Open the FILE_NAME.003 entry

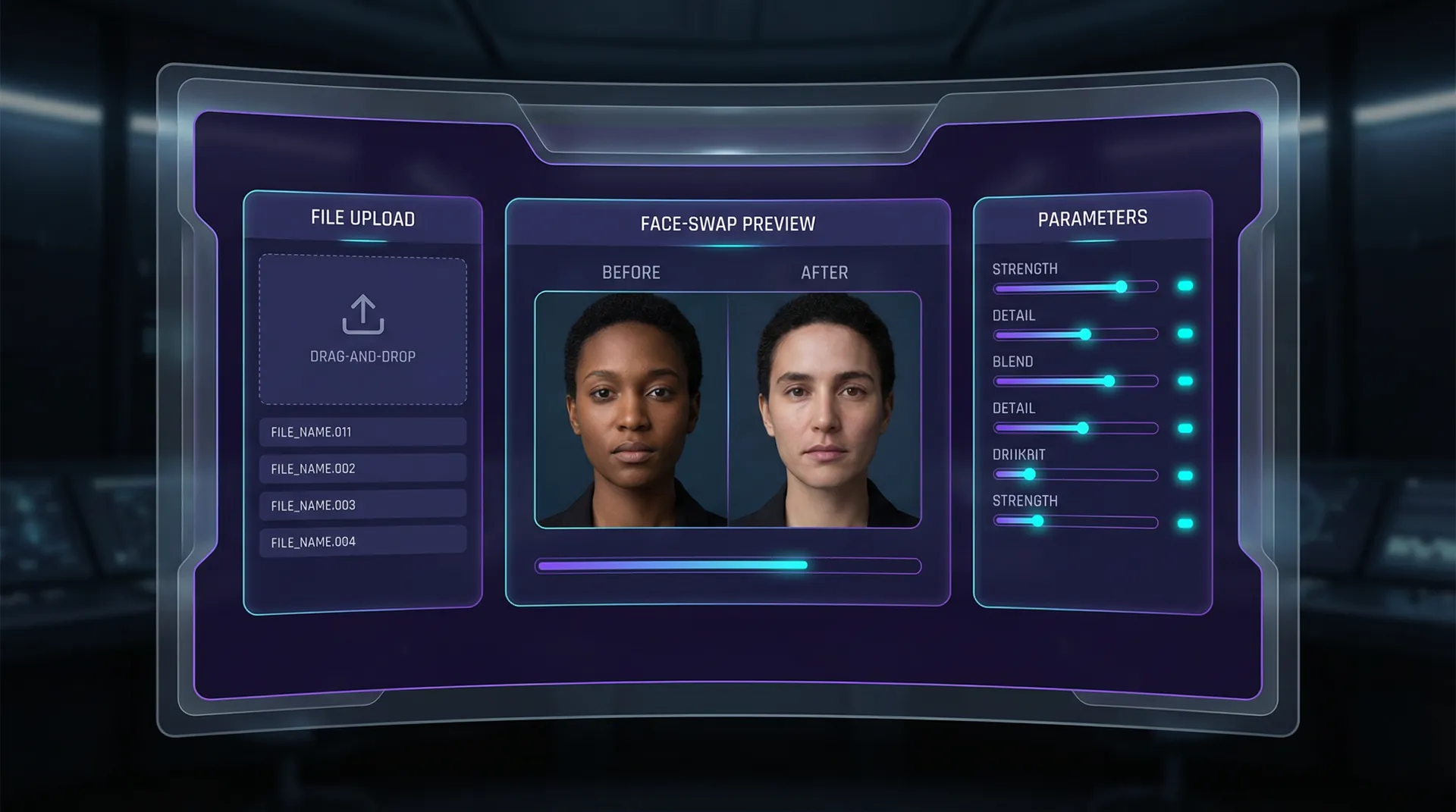tap(362, 505)
